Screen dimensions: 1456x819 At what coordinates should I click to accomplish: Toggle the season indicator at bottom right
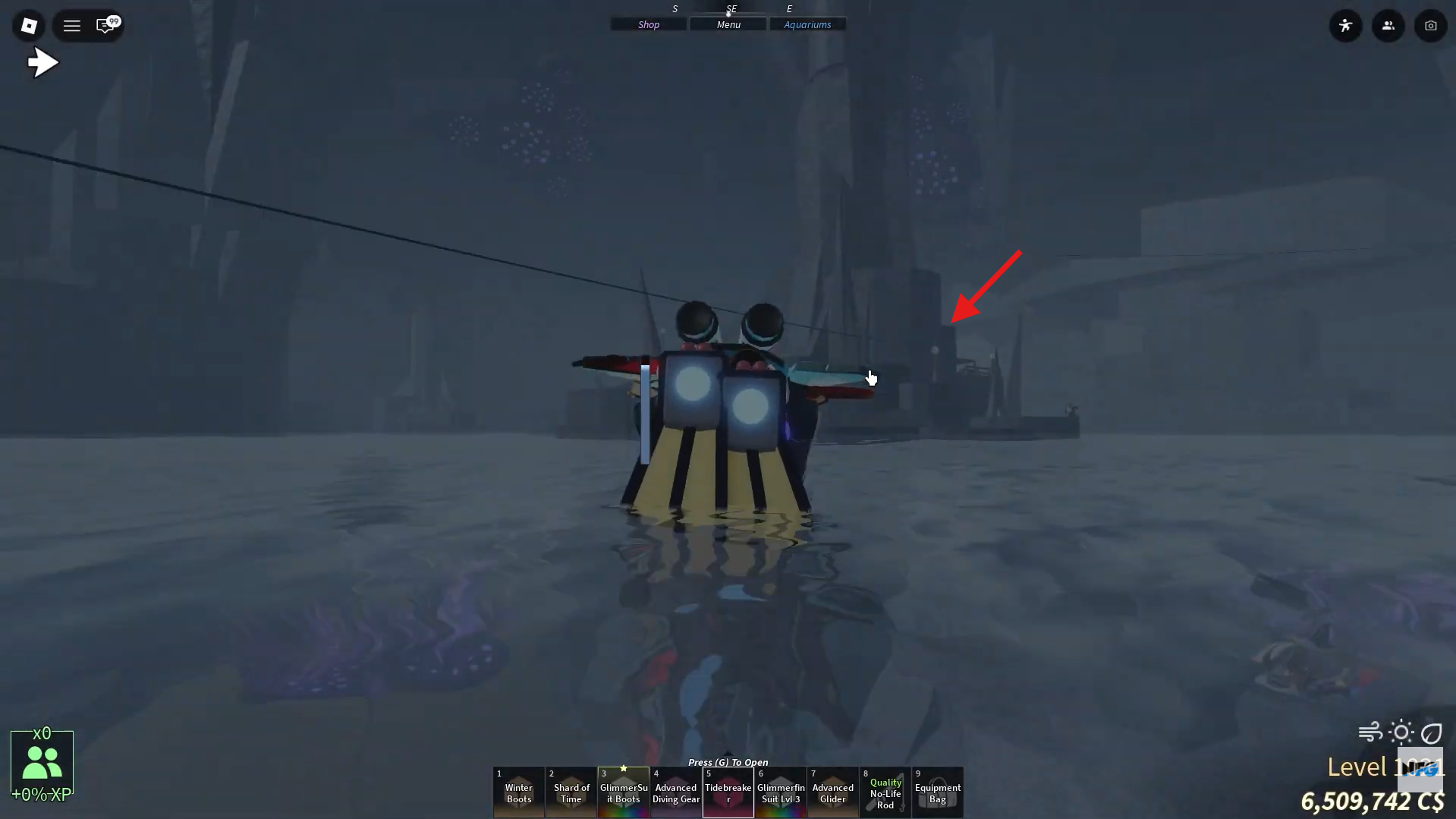point(1432,732)
